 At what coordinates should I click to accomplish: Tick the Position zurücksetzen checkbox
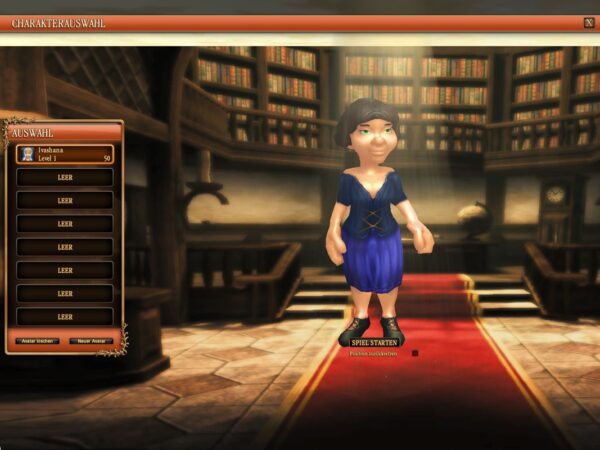click(x=415, y=353)
